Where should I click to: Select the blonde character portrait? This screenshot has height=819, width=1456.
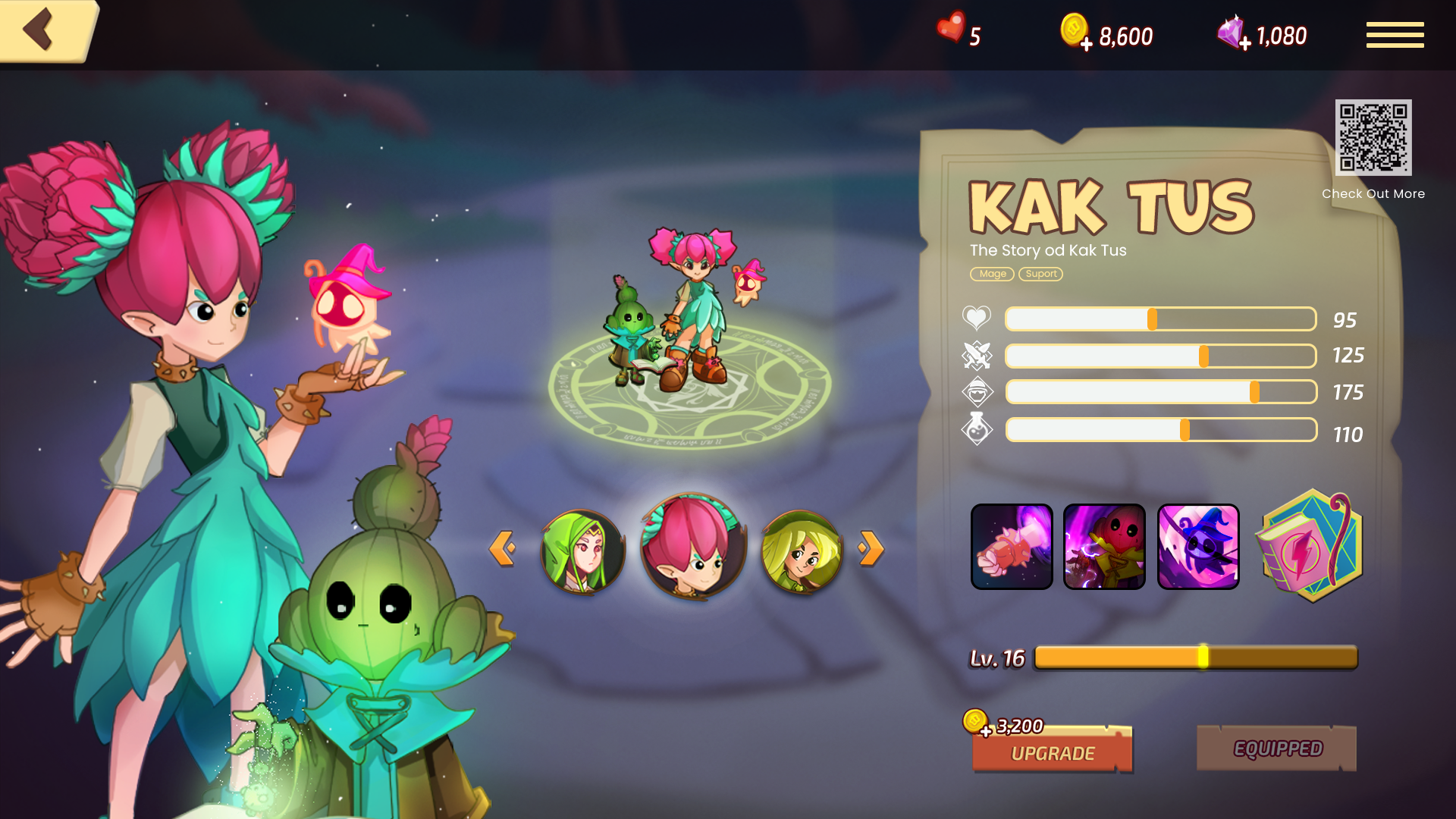[802, 551]
